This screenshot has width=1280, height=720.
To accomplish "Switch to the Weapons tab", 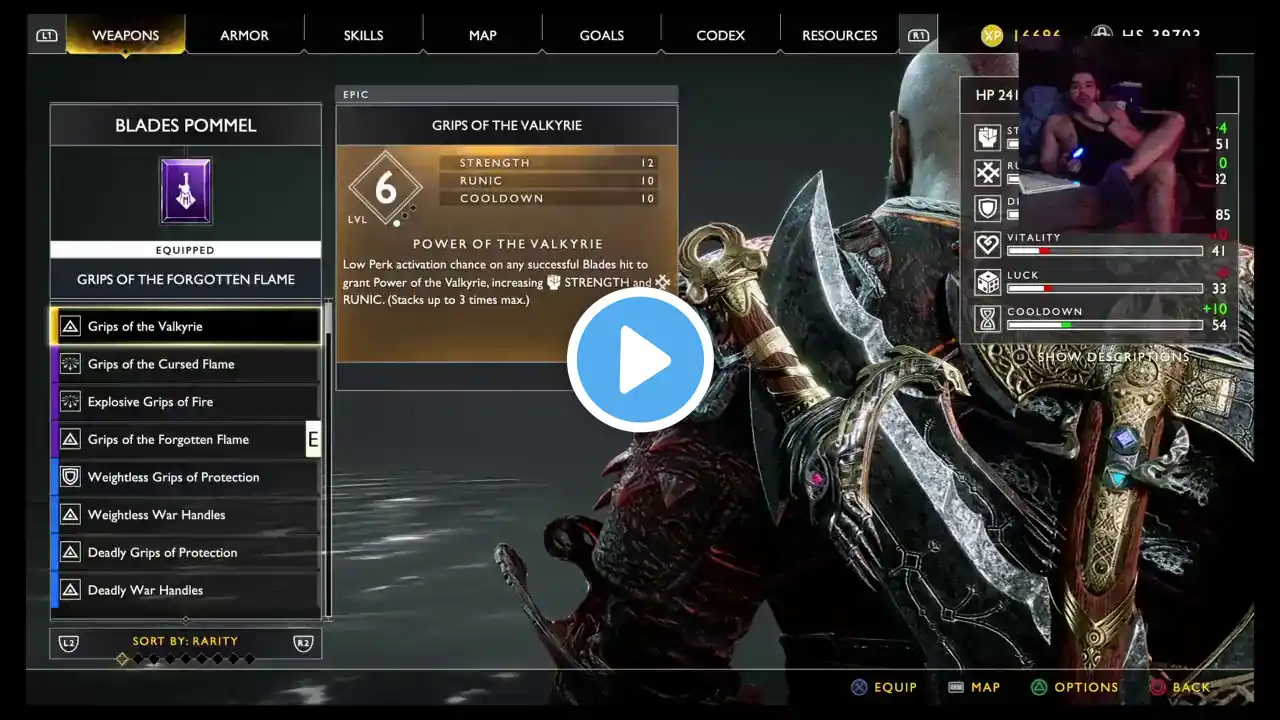I will tap(125, 35).
